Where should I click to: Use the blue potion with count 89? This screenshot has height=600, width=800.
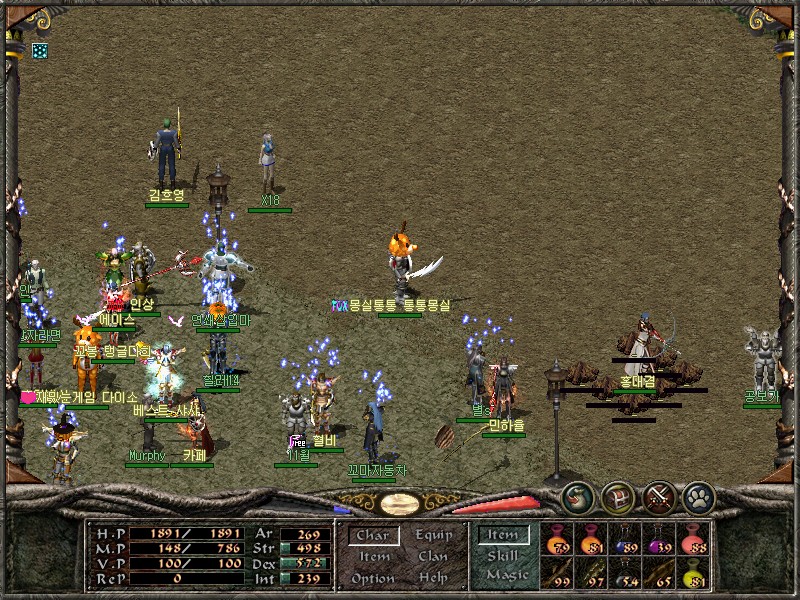(x=626, y=541)
